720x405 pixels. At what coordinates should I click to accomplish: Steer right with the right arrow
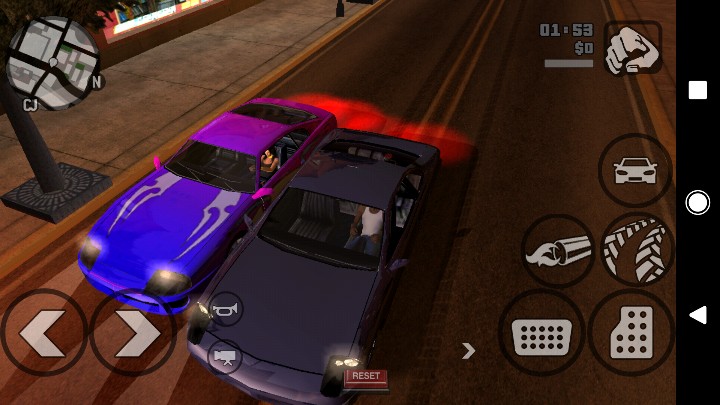point(133,331)
